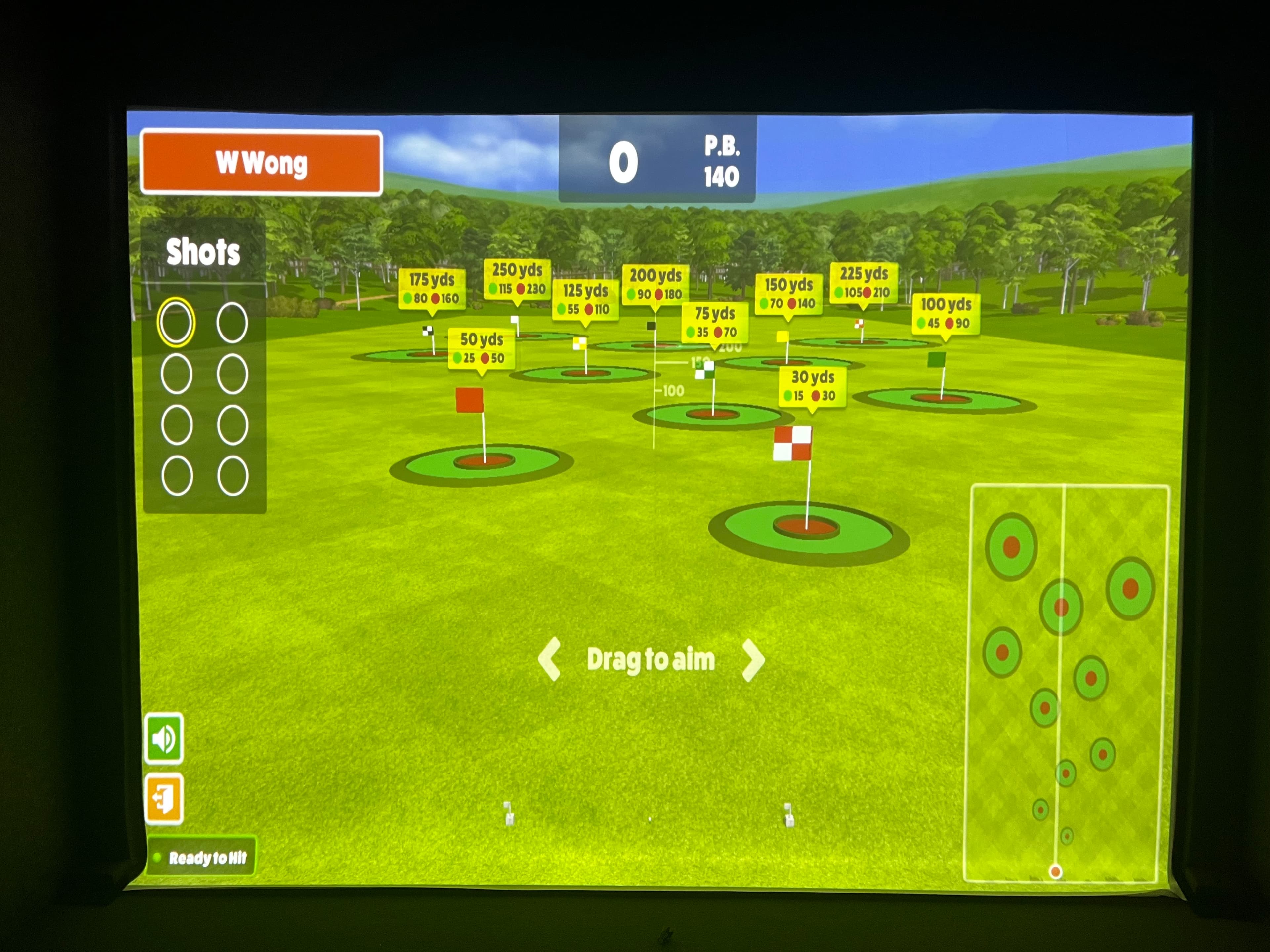Click the Shots panel header
1270x952 pixels.
click(204, 251)
